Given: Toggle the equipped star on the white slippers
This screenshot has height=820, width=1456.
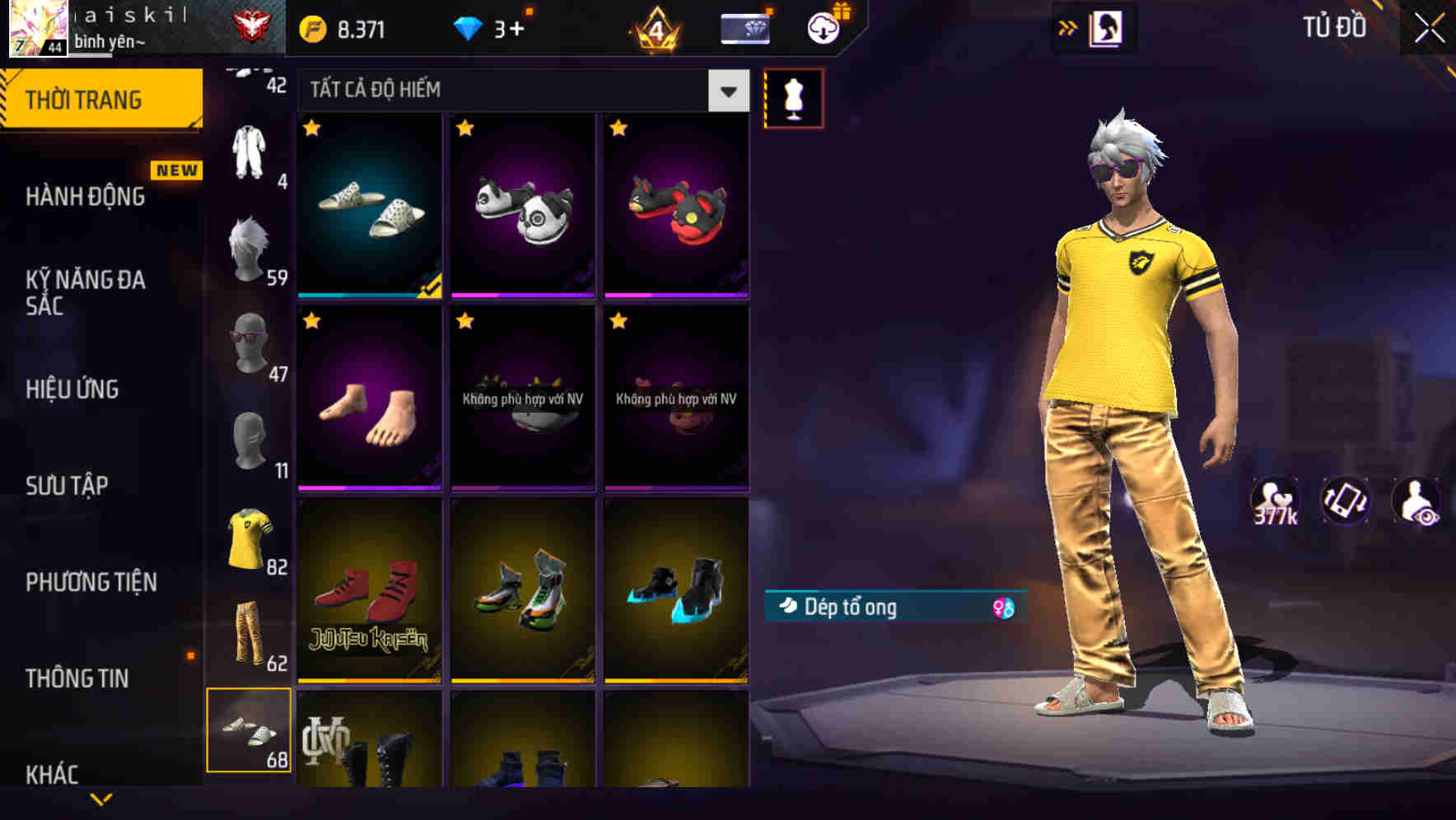Looking at the screenshot, I should pyautogui.click(x=311, y=128).
